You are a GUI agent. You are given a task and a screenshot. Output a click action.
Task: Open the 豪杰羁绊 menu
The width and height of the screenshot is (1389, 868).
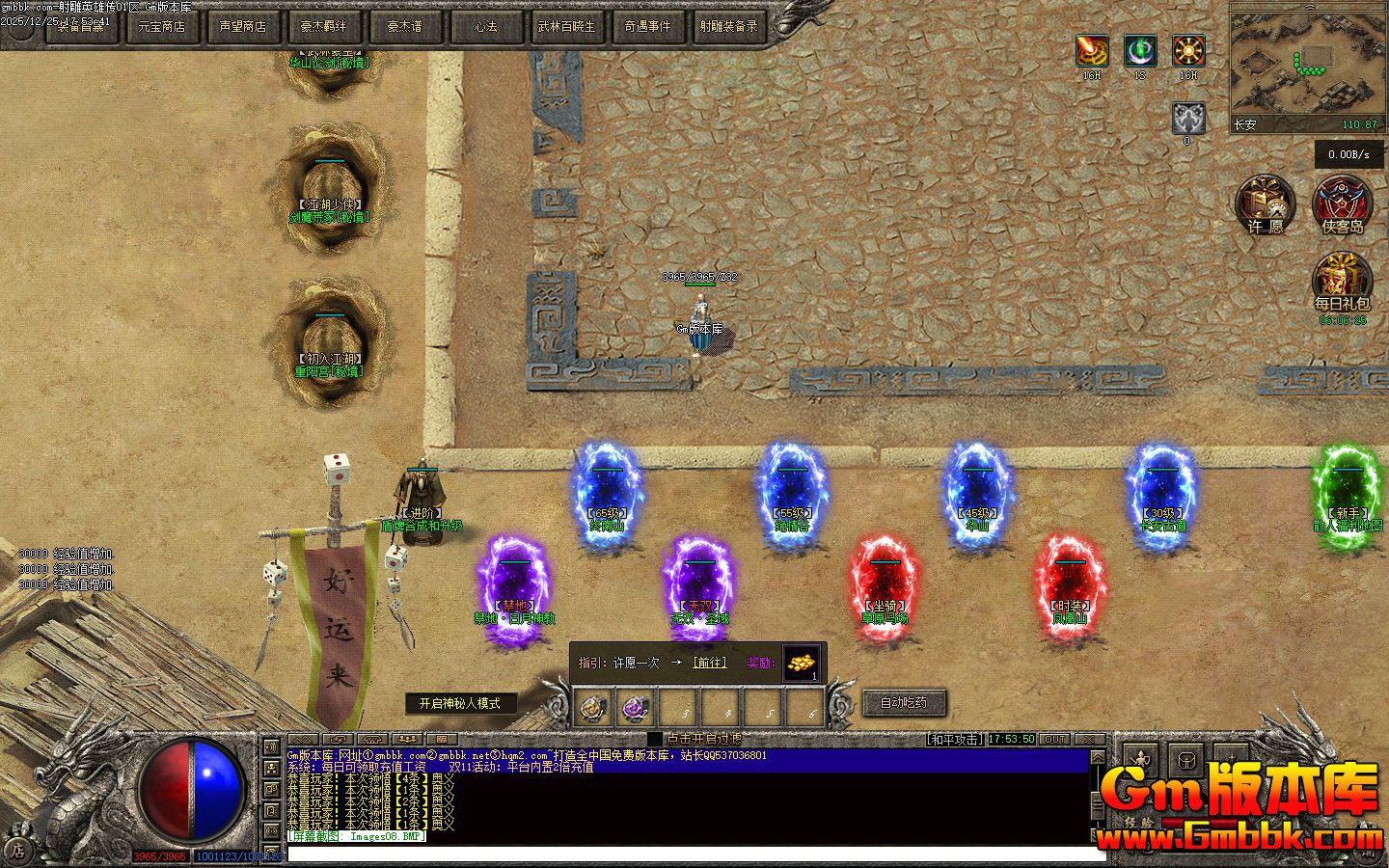pos(324,27)
